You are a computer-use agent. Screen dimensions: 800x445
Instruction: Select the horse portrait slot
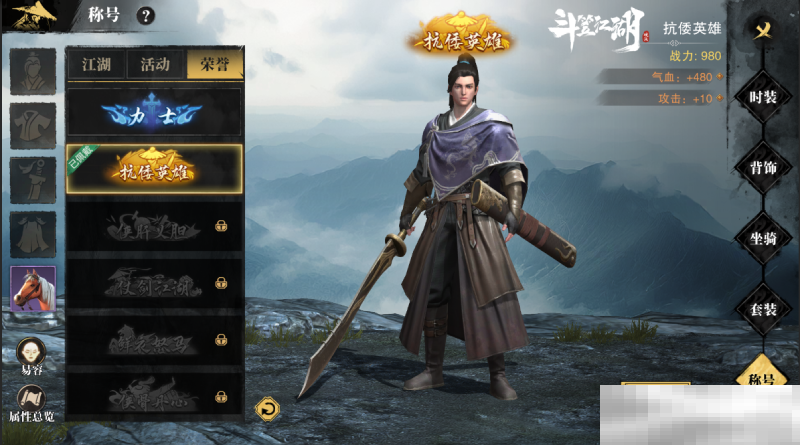click(33, 289)
